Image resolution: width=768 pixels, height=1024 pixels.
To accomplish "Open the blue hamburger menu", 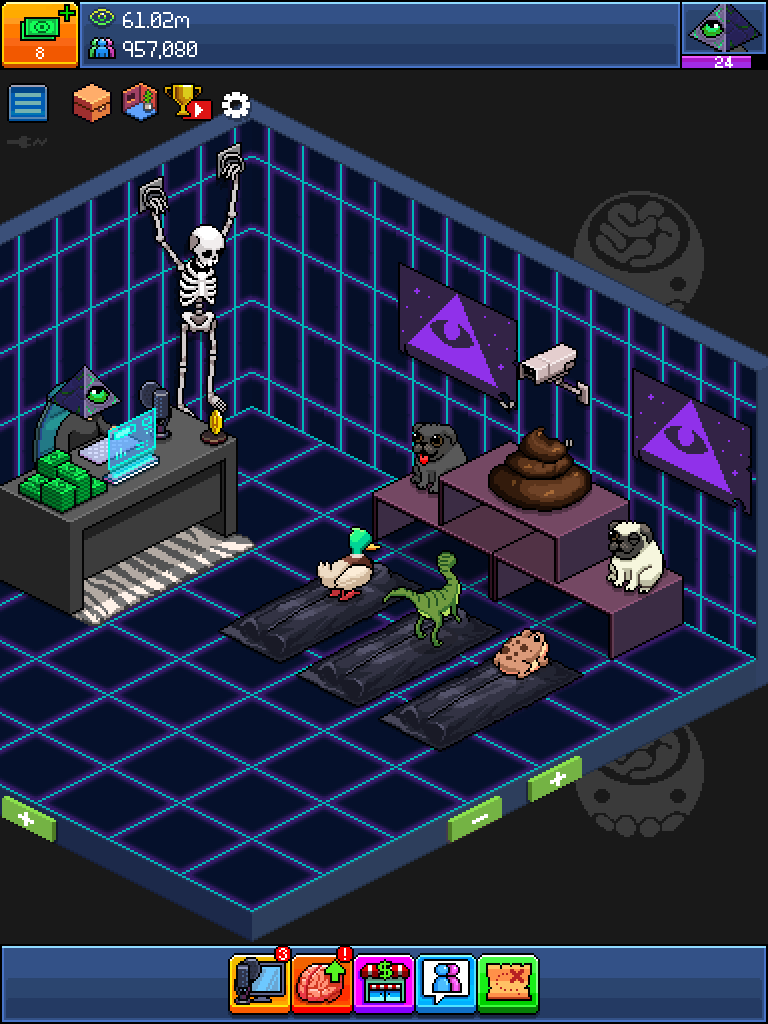I will tap(28, 103).
